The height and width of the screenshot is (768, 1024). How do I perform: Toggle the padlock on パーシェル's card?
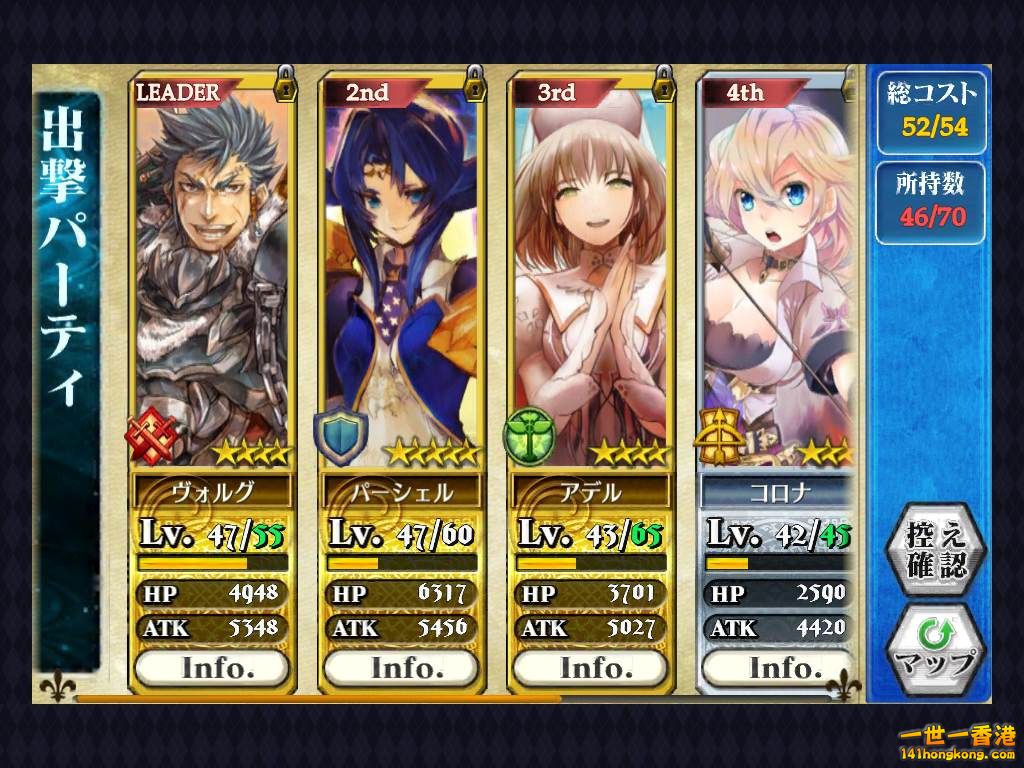coord(475,83)
